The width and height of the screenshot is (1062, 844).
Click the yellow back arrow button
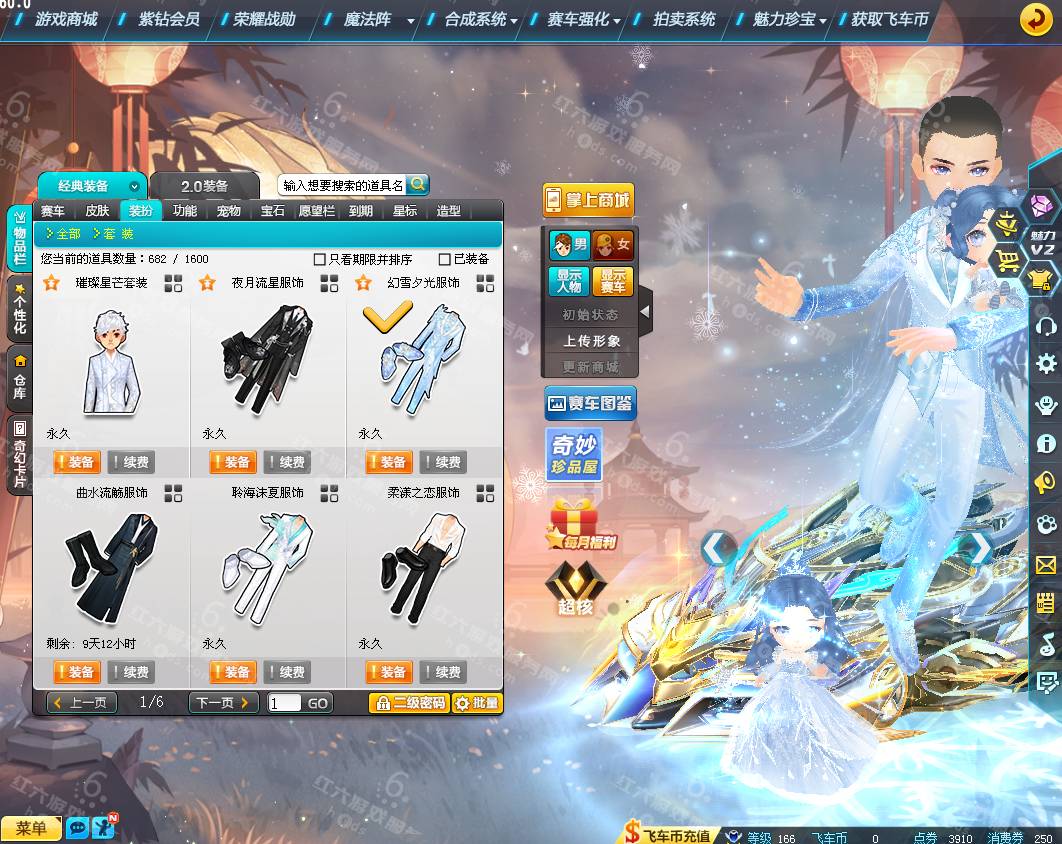tap(1035, 19)
